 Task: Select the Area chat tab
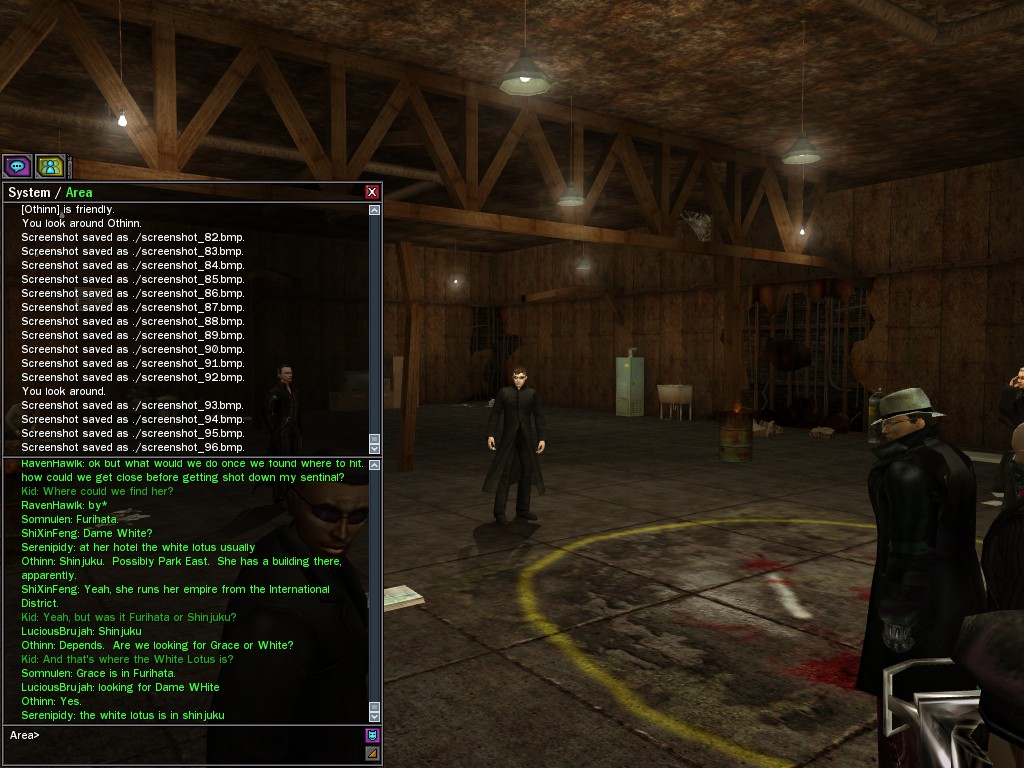79,192
